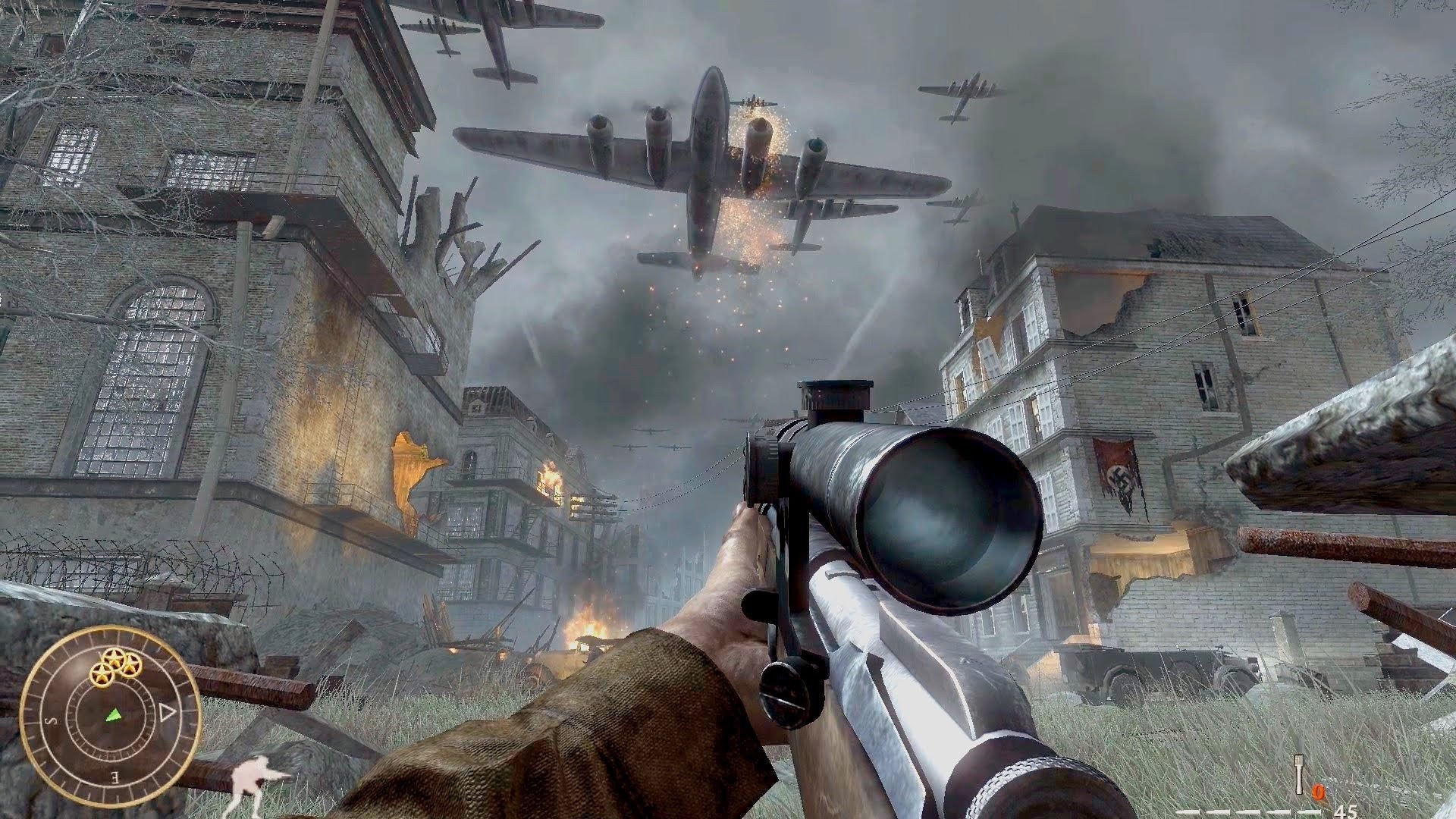Click the red grenade count showing 0
This screenshot has height=819, width=1456.
coord(1318,792)
